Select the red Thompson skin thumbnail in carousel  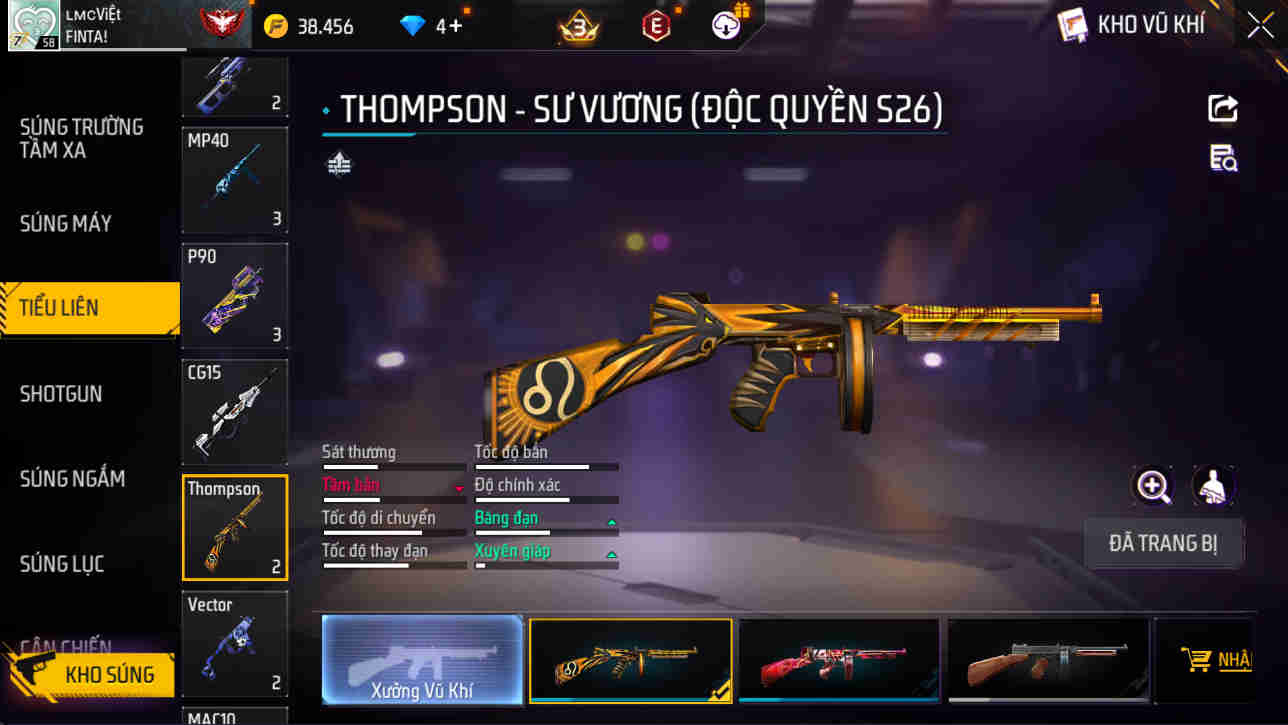pyautogui.click(x=838, y=660)
